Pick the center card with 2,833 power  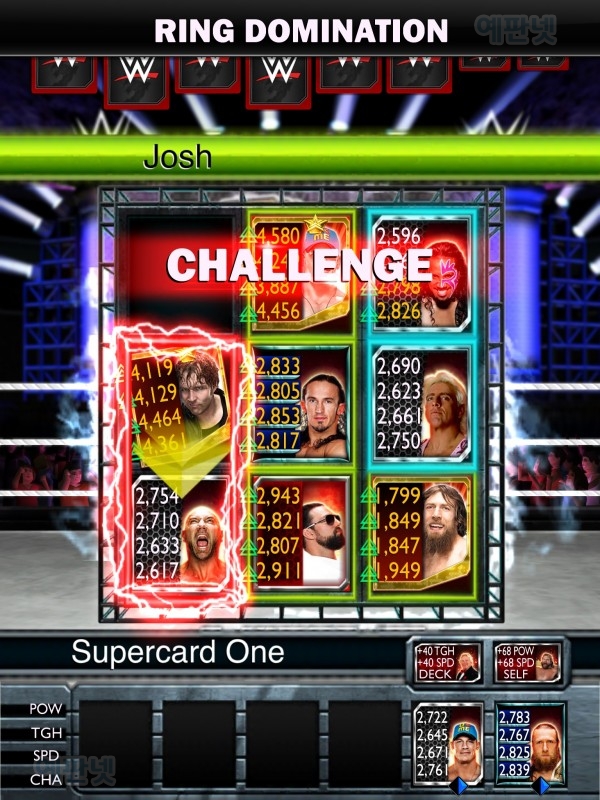coord(301,402)
